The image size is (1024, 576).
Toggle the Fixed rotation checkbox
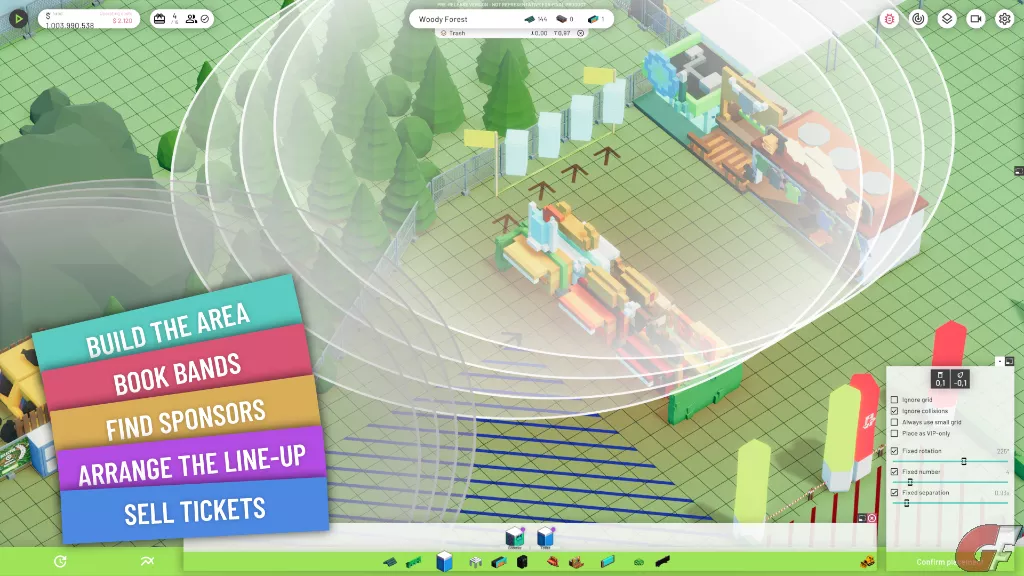(x=894, y=451)
